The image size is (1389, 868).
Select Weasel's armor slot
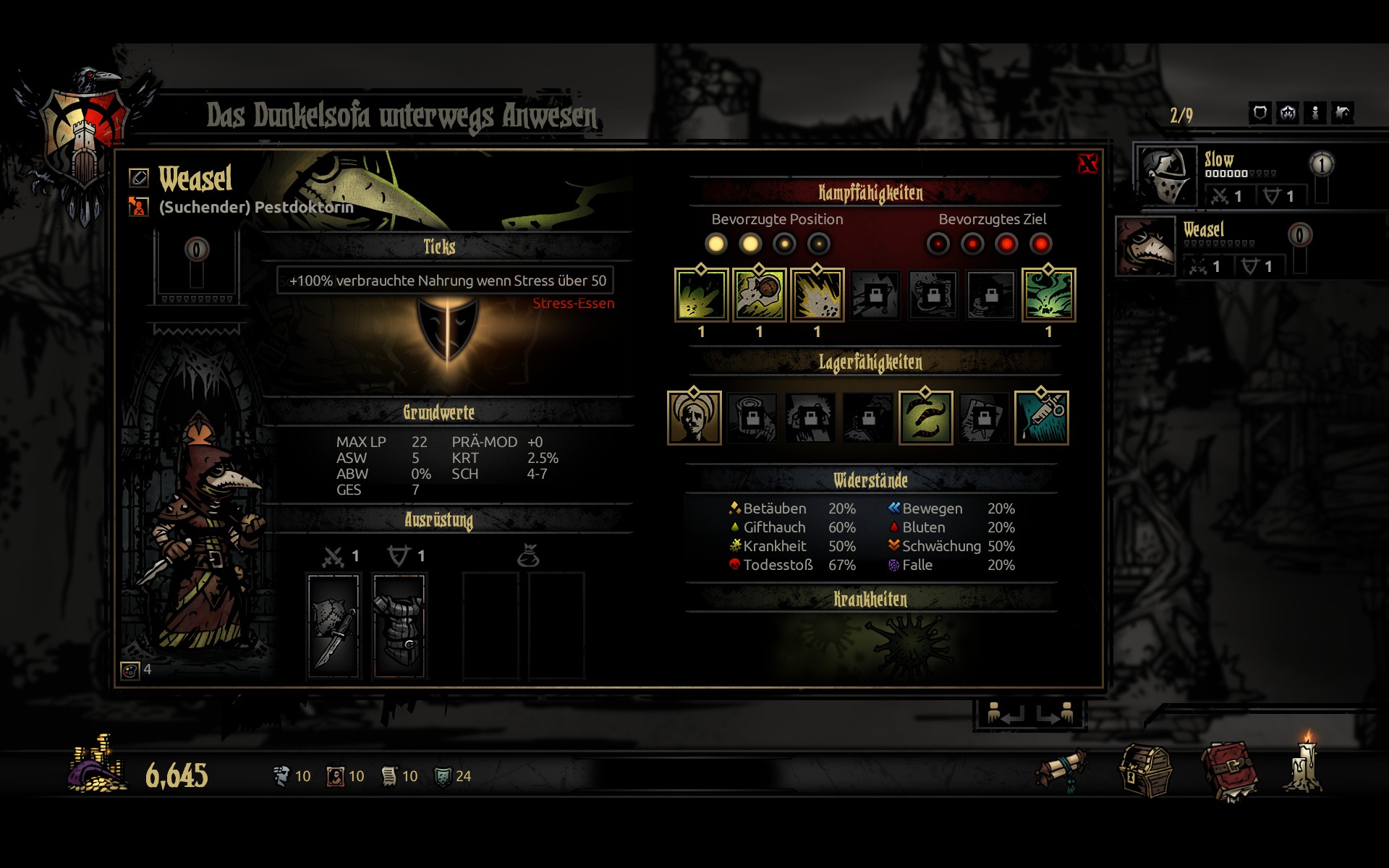pyautogui.click(x=399, y=626)
